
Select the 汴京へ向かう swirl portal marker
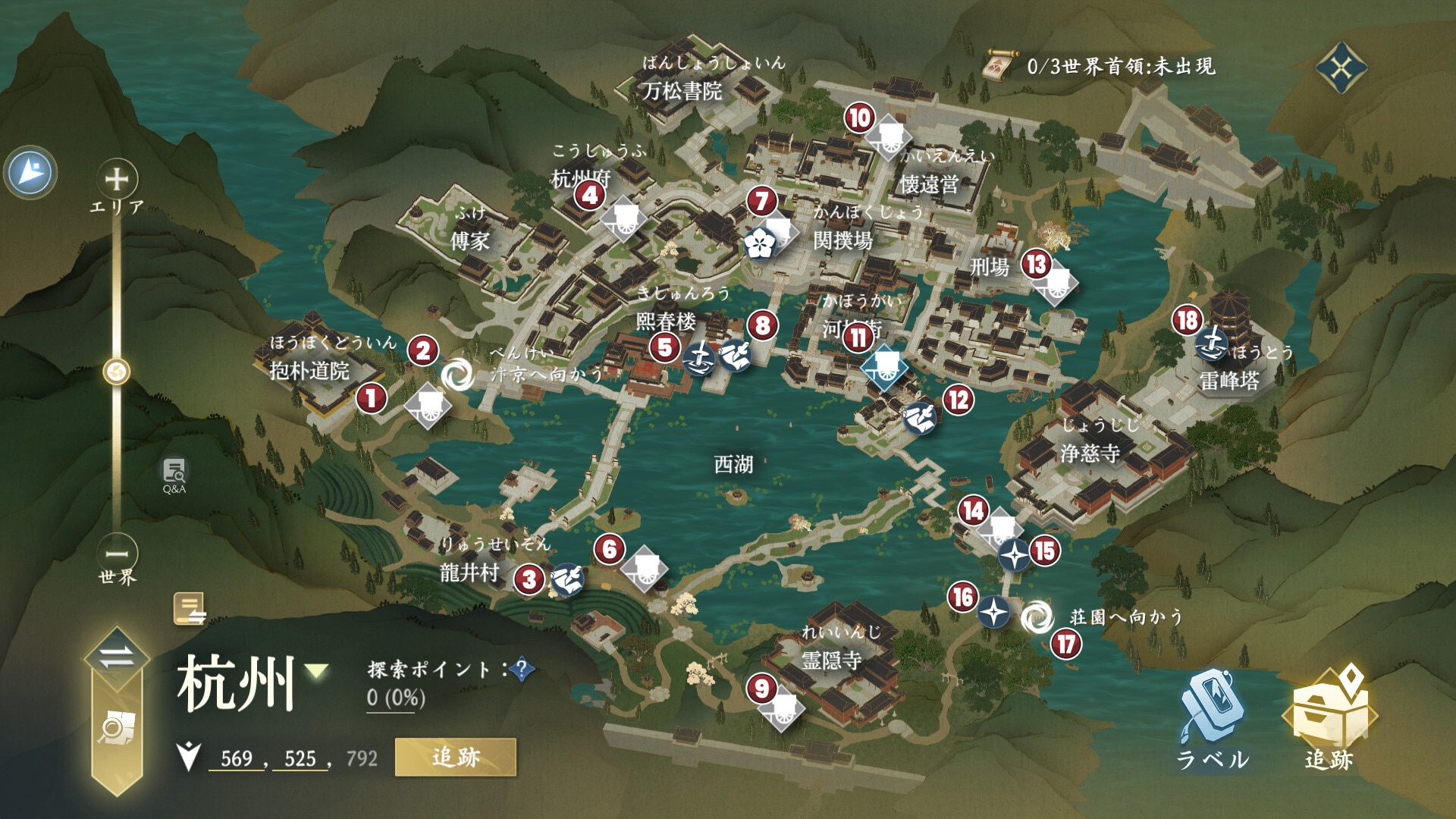click(x=456, y=375)
